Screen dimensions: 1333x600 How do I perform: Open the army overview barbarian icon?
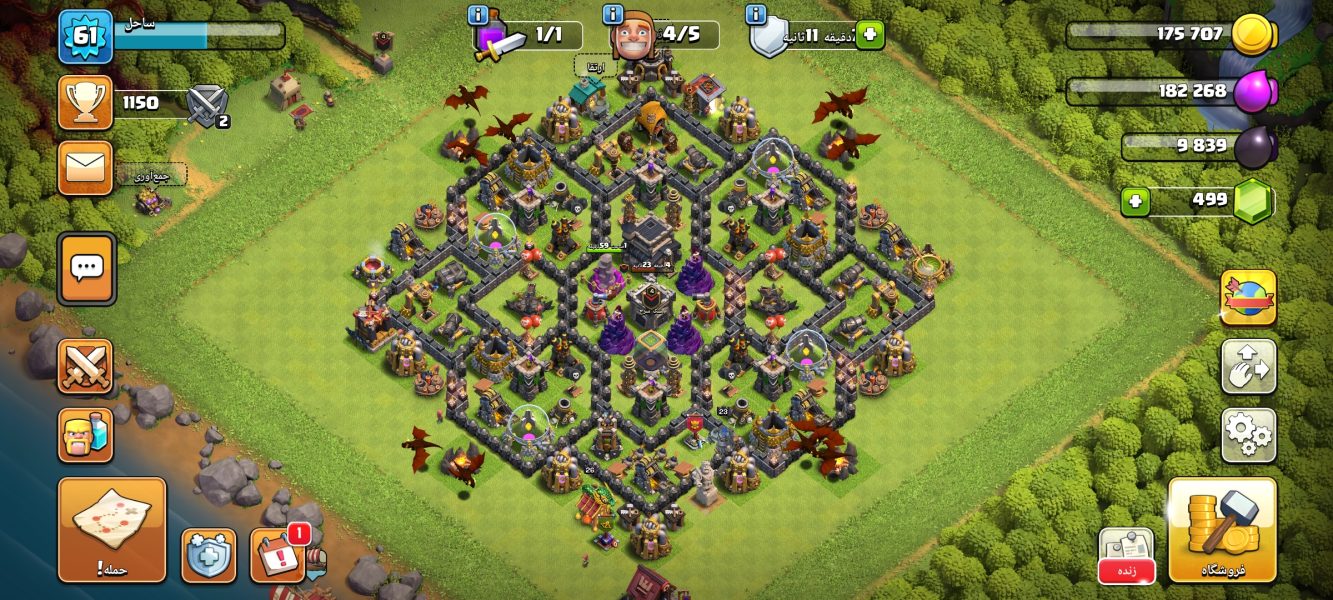coord(85,435)
